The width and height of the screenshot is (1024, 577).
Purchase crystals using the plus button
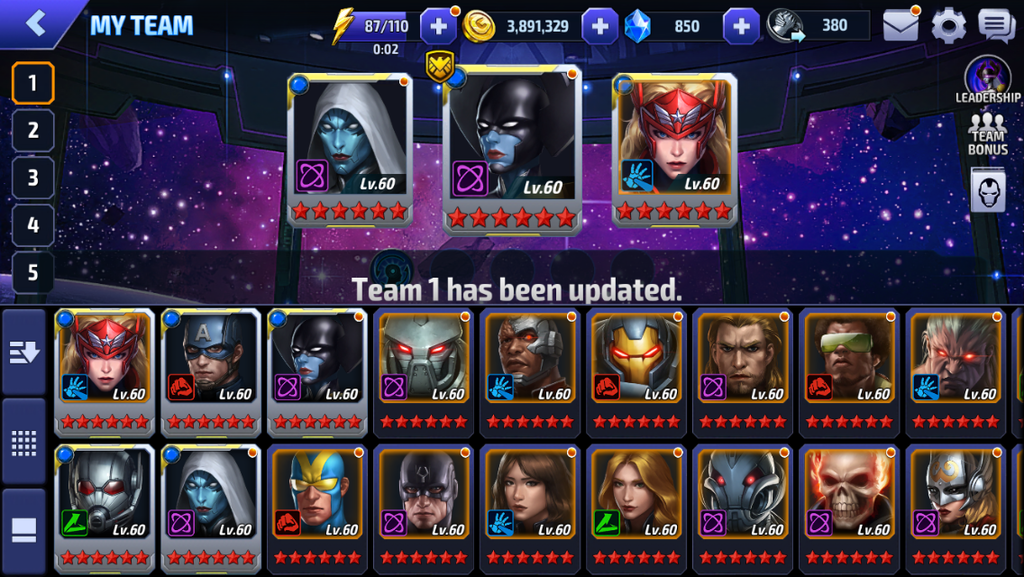[741, 26]
